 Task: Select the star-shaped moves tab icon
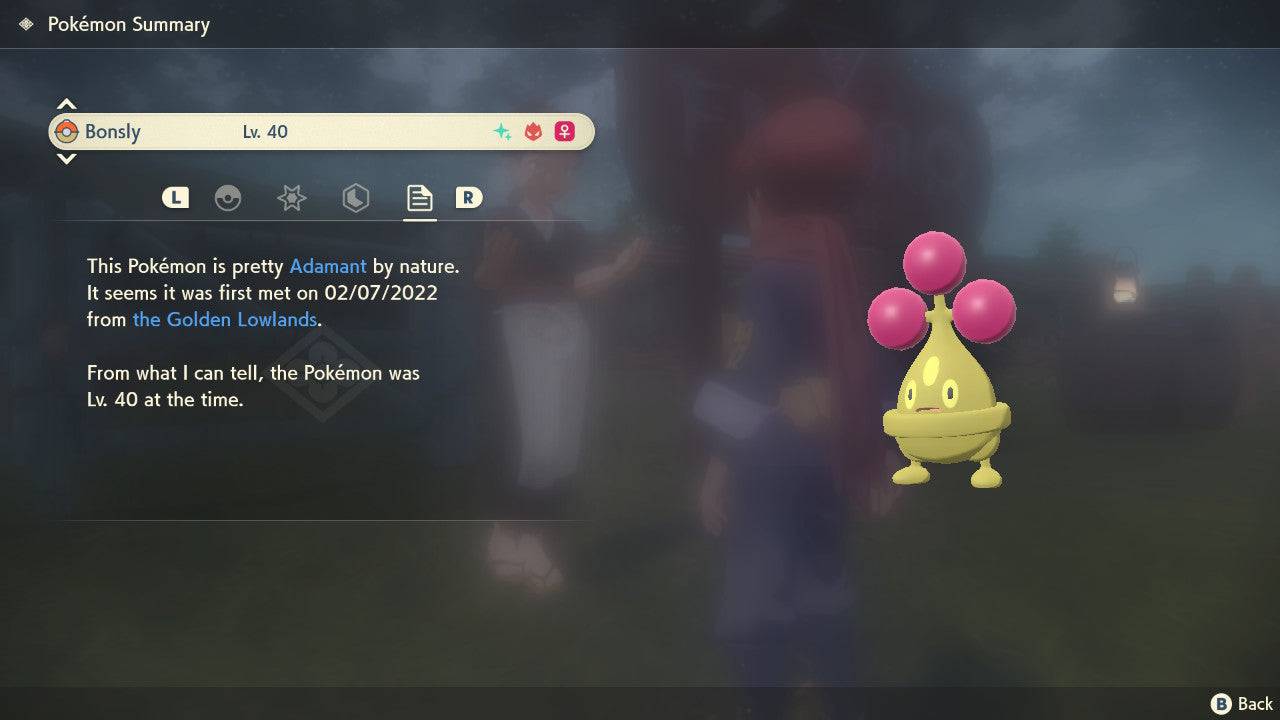pyautogui.click(x=291, y=198)
